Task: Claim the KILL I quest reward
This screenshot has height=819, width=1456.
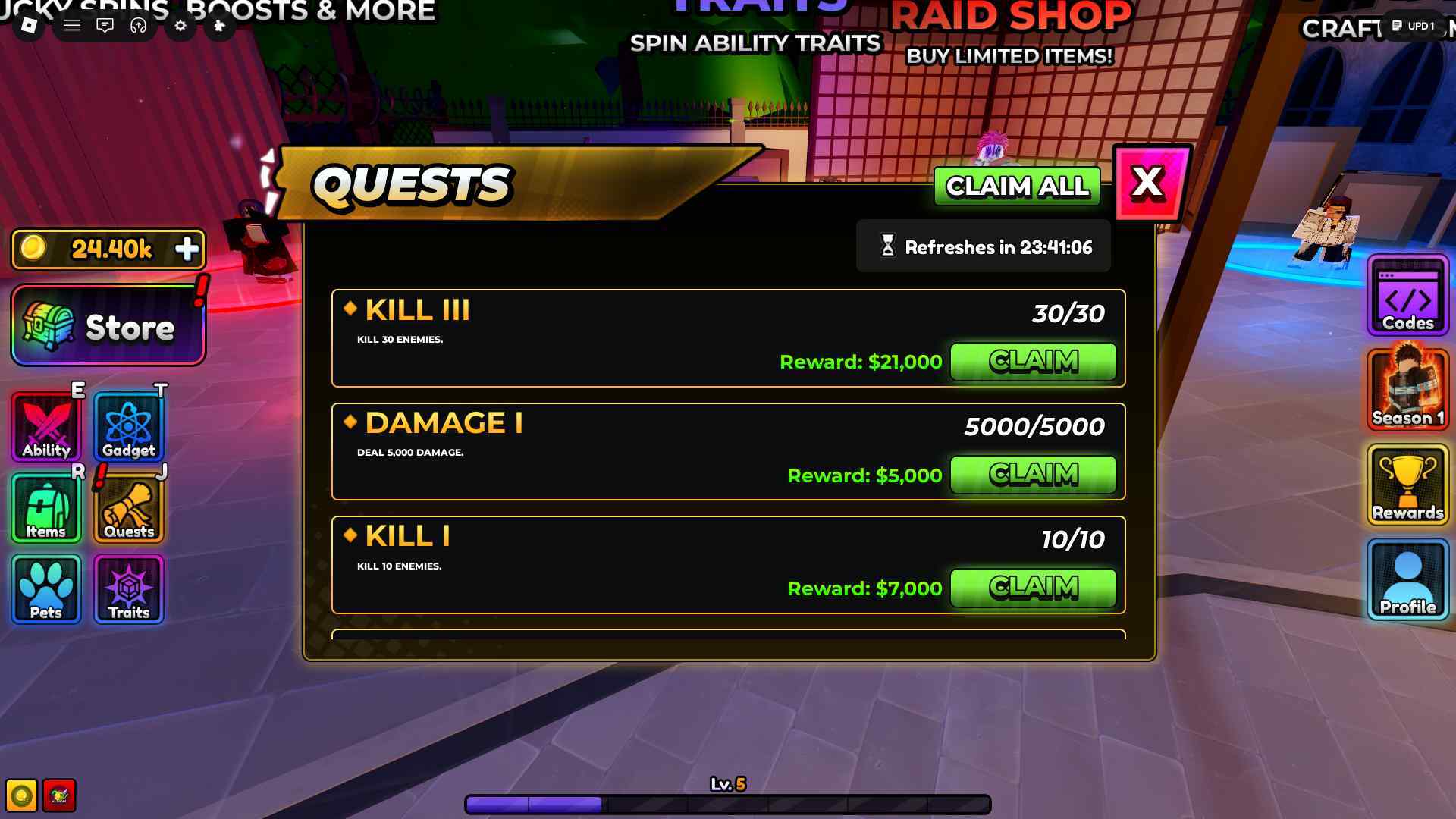Action: (x=1032, y=588)
